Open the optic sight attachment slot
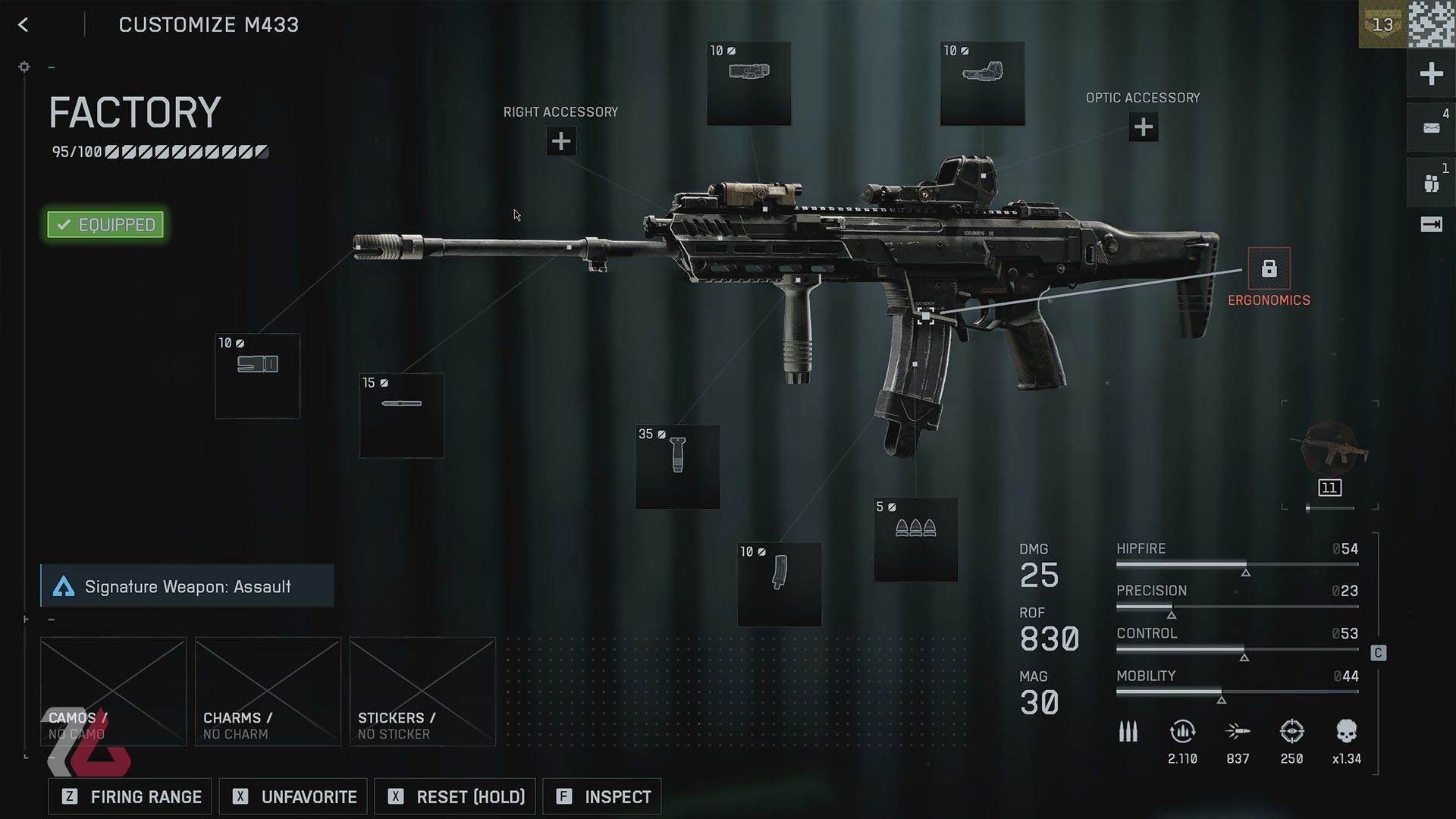Image resolution: width=1456 pixels, height=819 pixels. (x=982, y=83)
